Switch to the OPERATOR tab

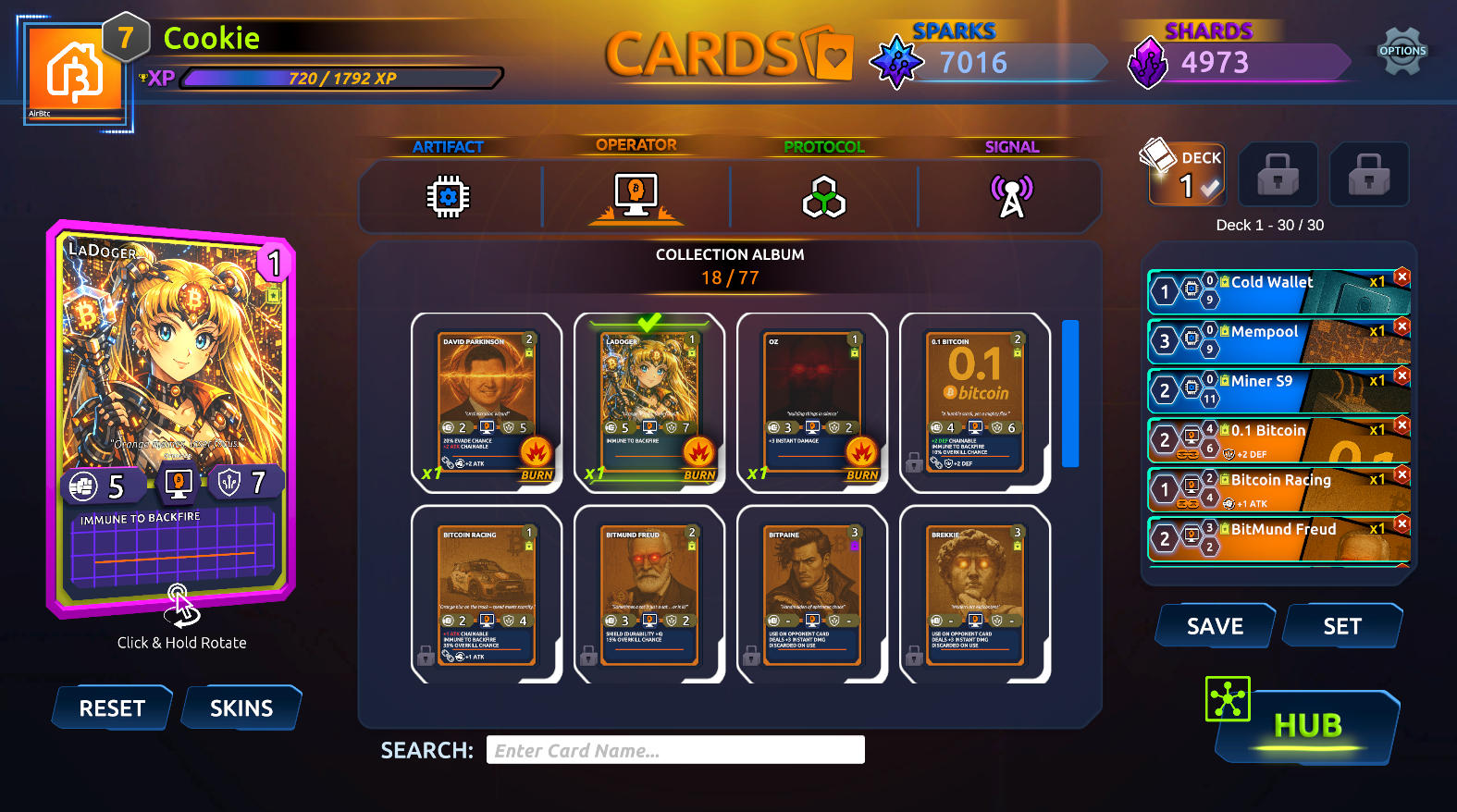coord(635,144)
